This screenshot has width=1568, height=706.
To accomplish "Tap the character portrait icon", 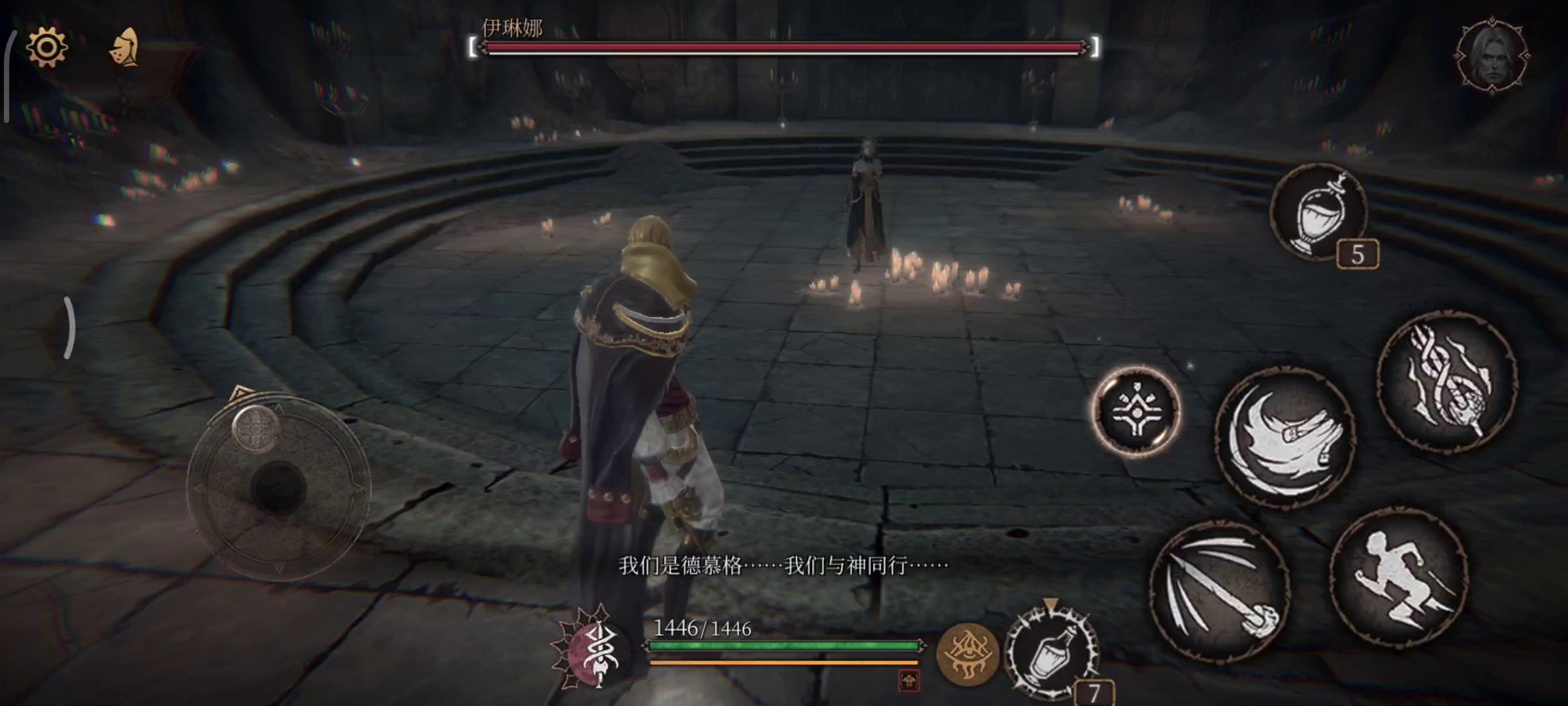I will (x=1492, y=56).
